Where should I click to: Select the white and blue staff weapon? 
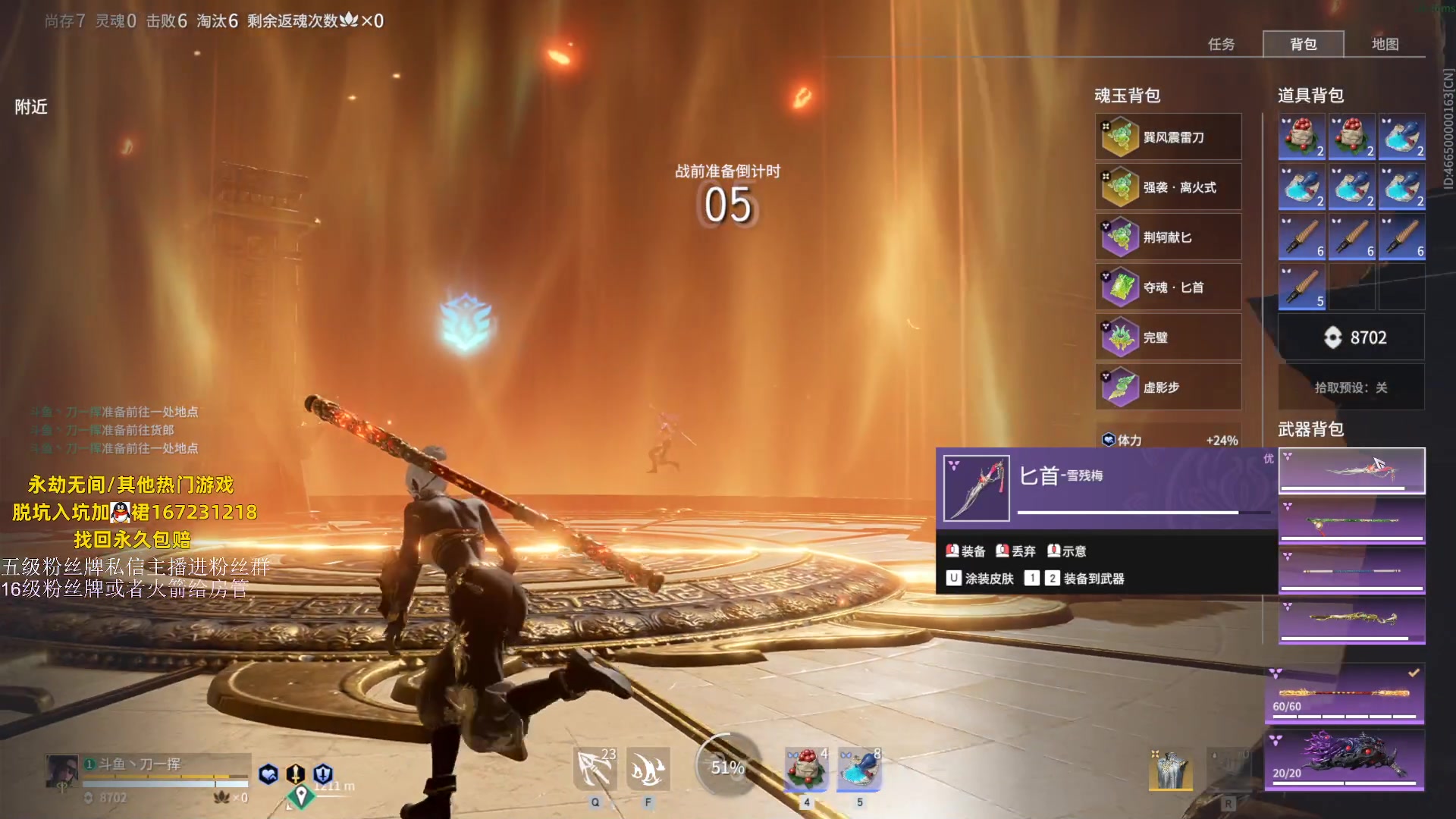1351,571
